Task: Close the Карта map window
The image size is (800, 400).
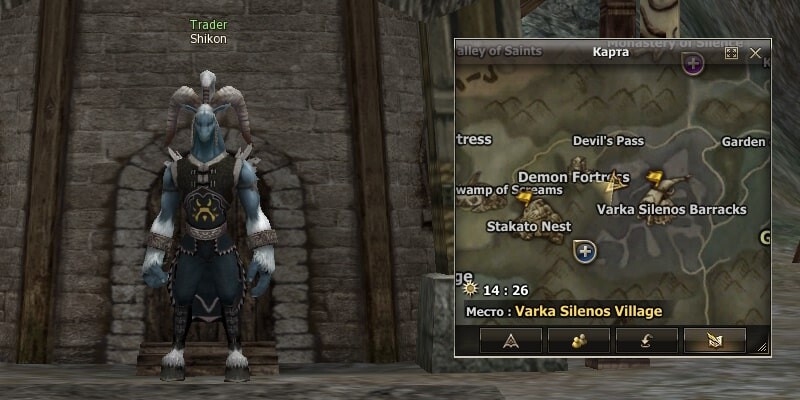Action: point(756,52)
